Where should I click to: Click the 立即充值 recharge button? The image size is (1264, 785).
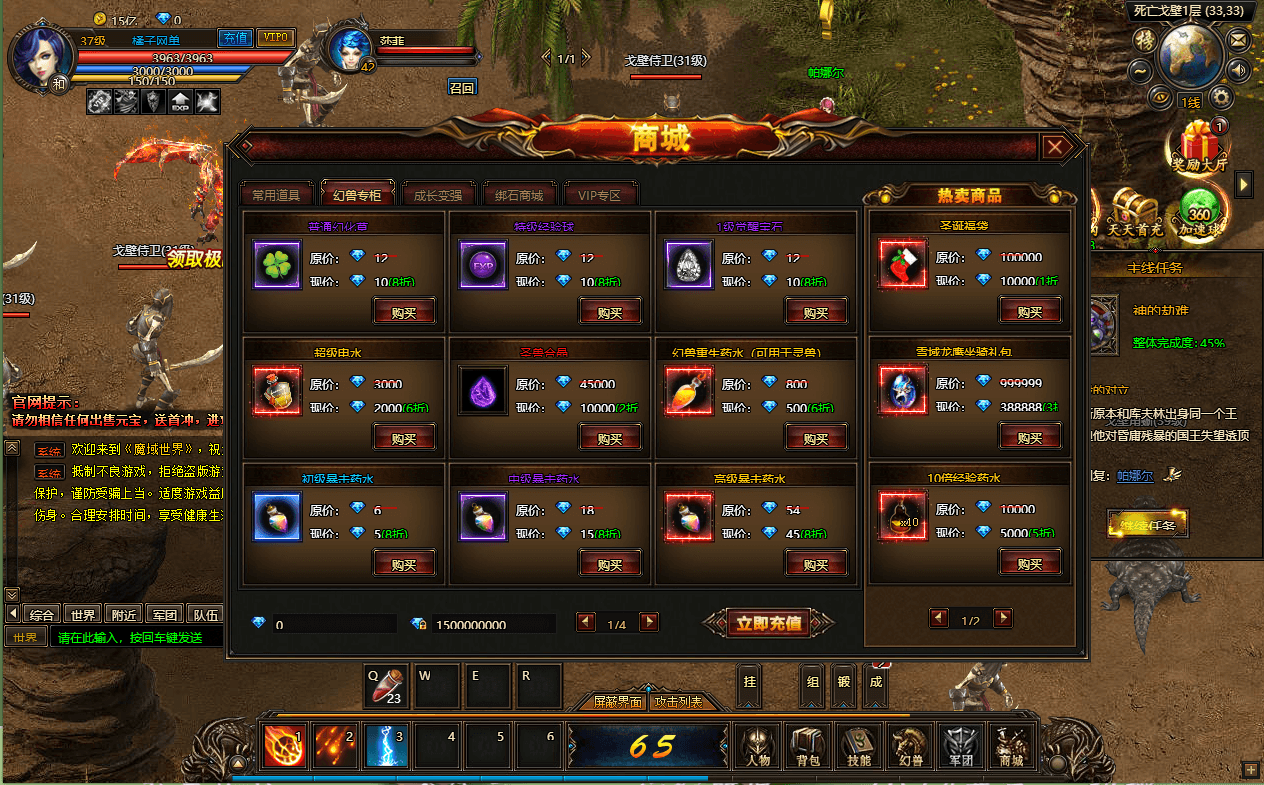[769, 623]
